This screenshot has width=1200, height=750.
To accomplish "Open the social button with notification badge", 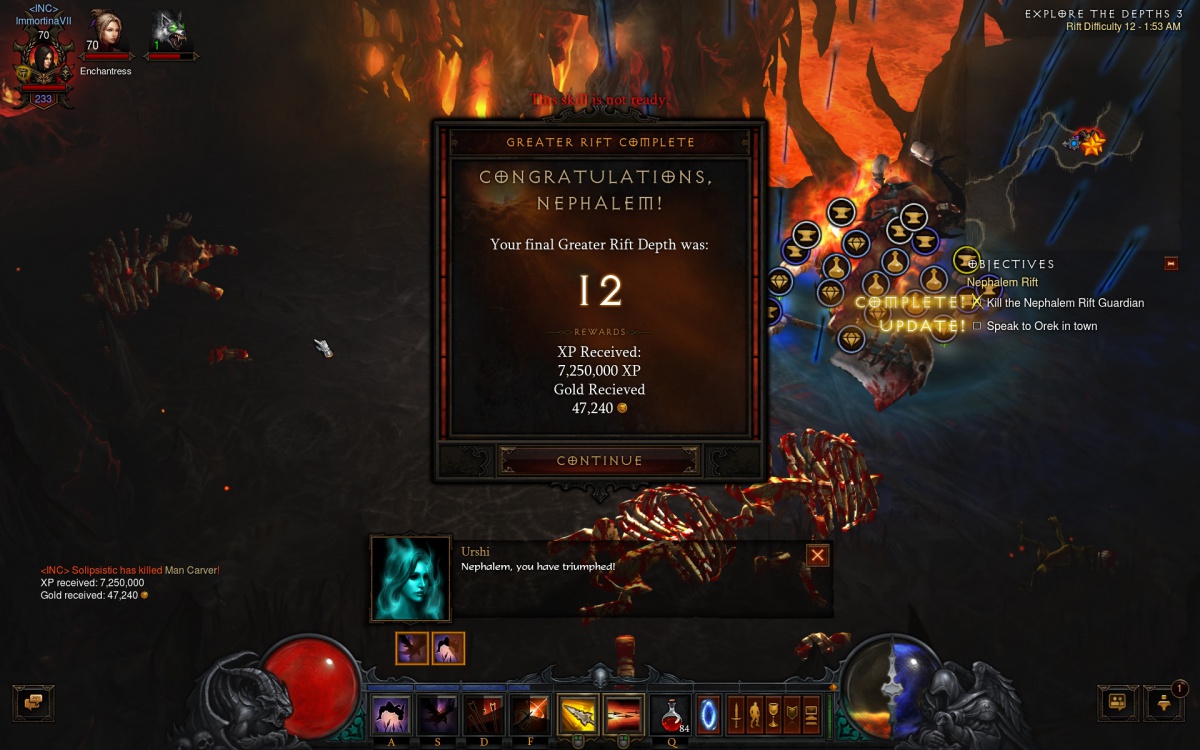I will (1164, 703).
